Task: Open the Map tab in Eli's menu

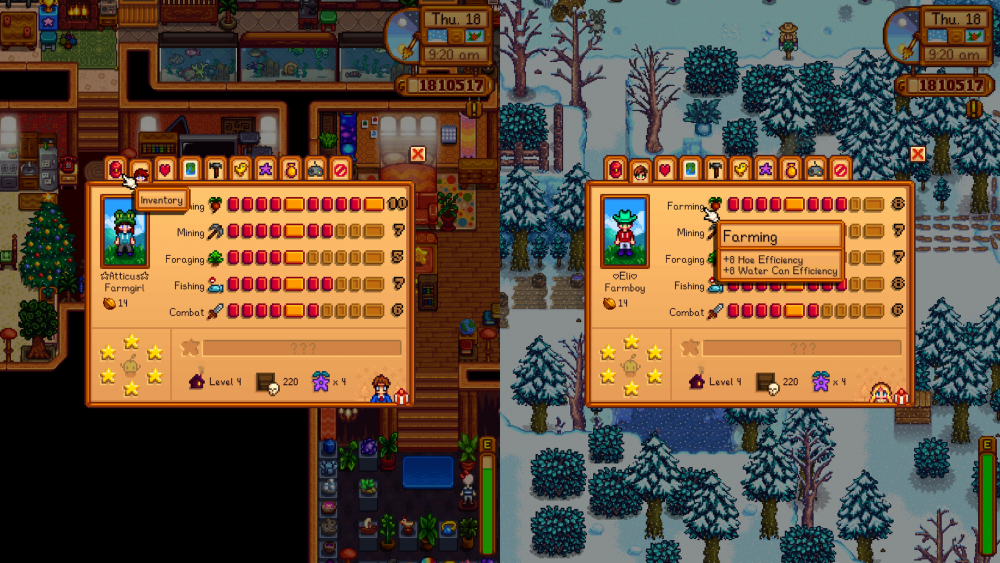Action: click(690, 169)
